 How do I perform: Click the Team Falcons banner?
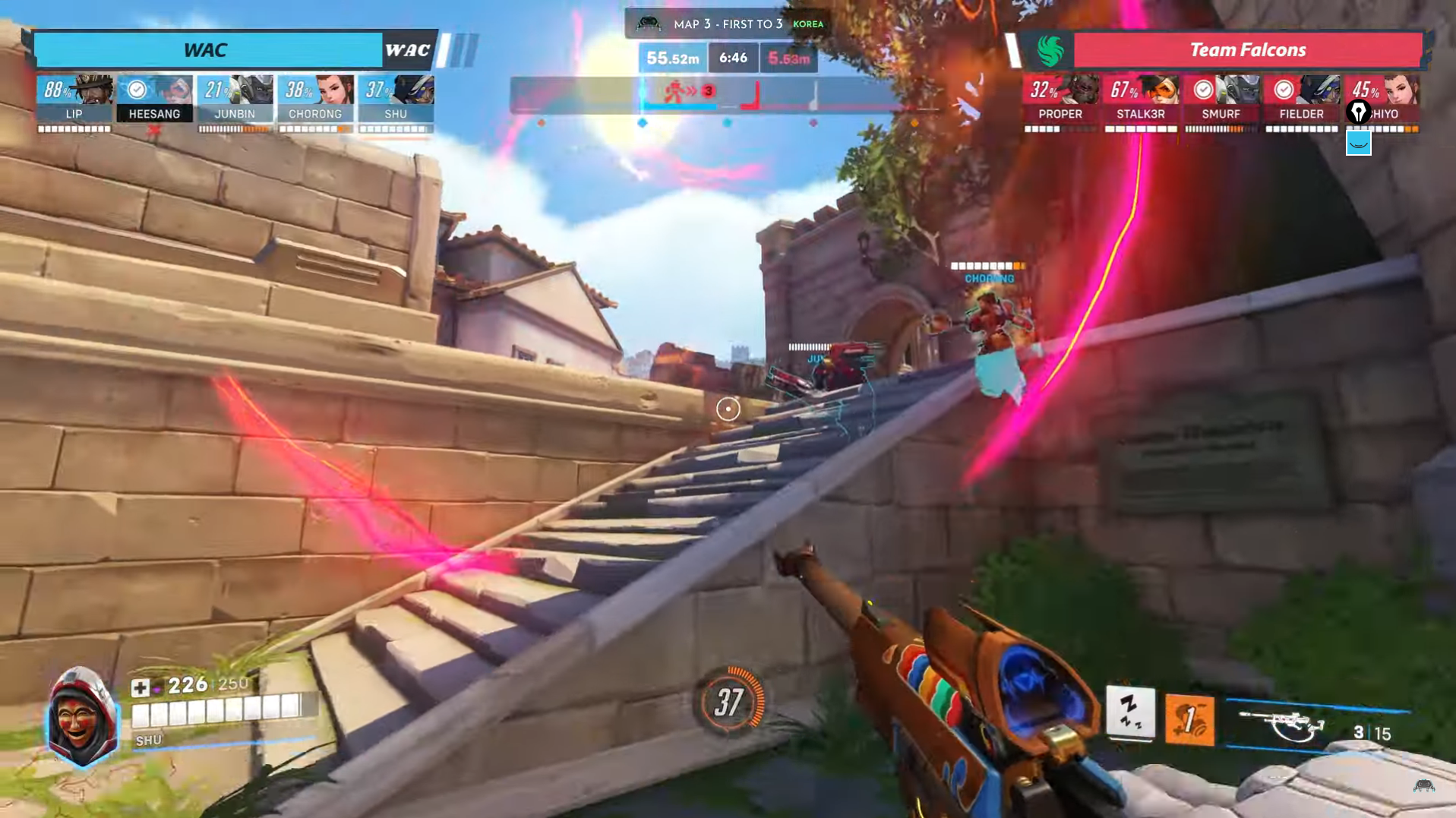coord(1247,50)
